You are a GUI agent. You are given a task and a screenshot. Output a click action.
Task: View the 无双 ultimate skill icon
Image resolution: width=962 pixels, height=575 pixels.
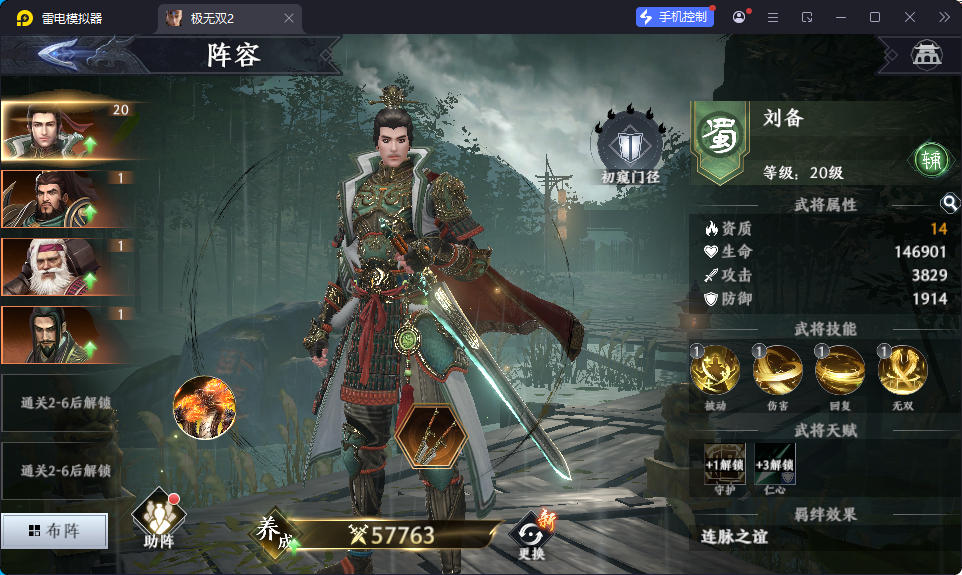903,371
